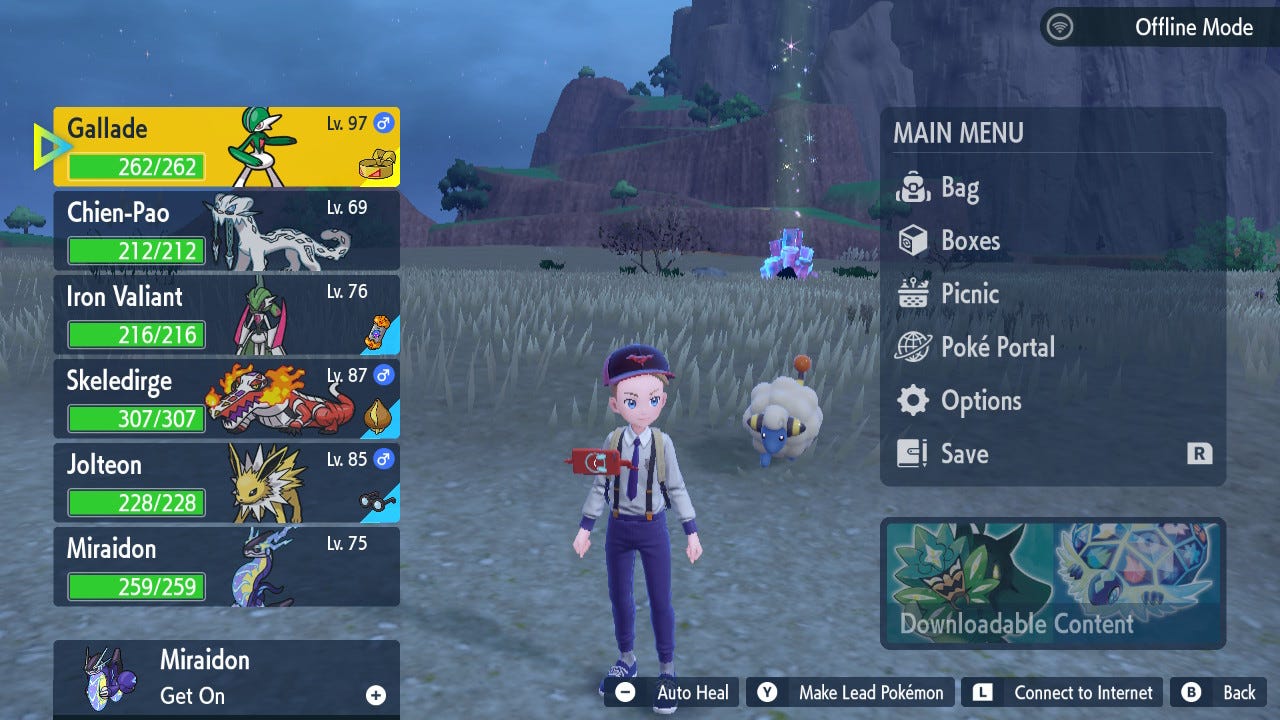The height and width of the screenshot is (720, 1280).
Task: Open the Boxes menu entry
Action: click(969, 241)
